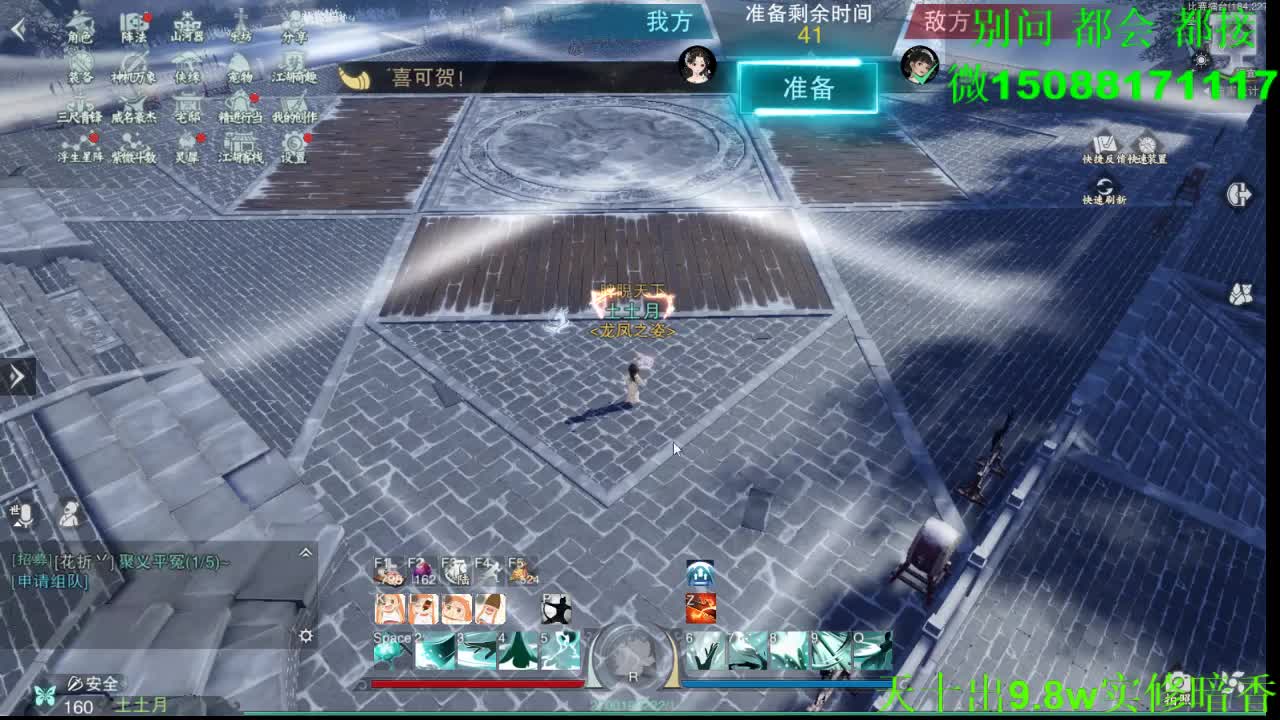
Task: Open the 山河器 artifact icon
Action: pos(187,23)
